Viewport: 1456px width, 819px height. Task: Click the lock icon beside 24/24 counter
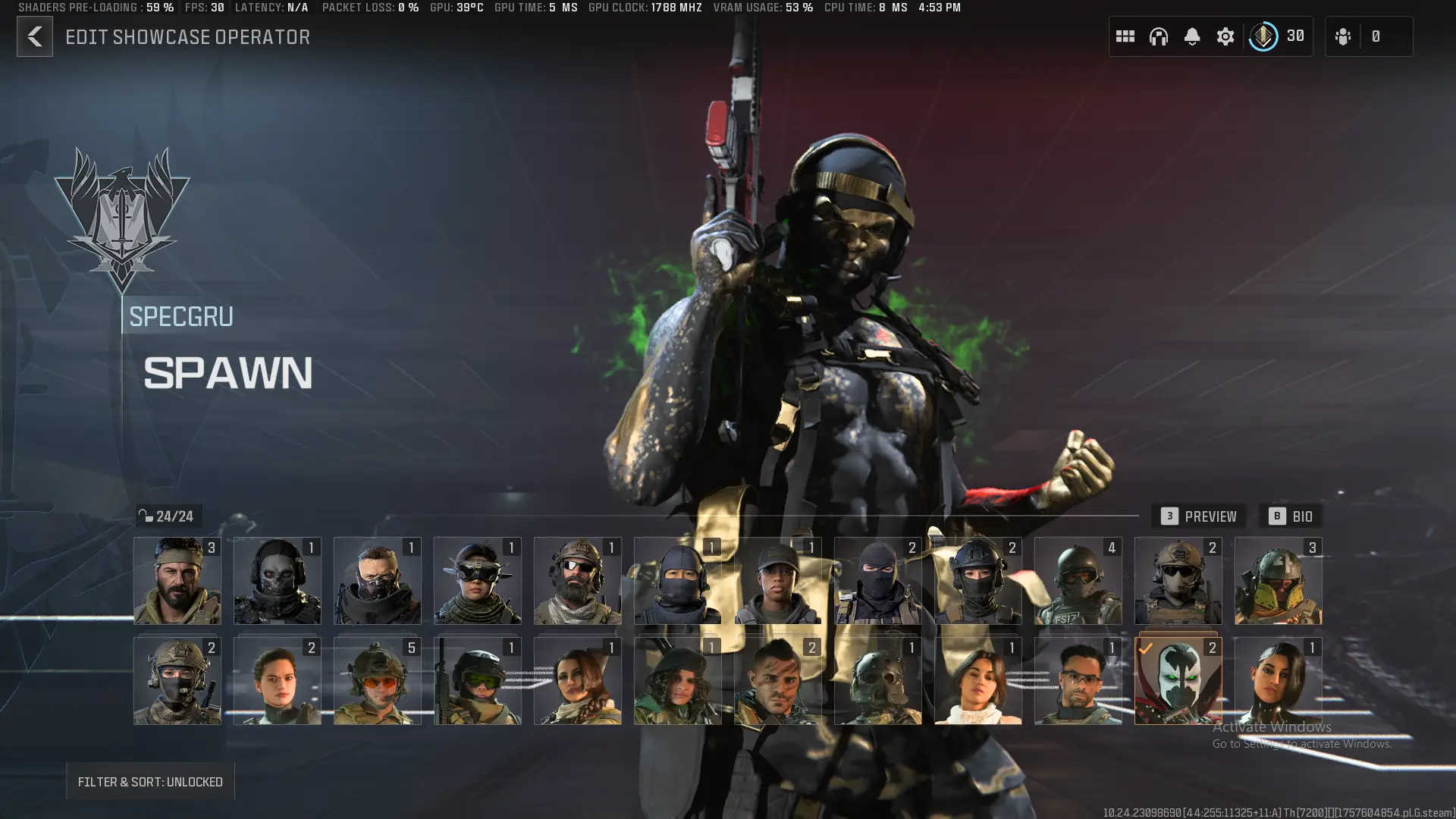[147, 515]
